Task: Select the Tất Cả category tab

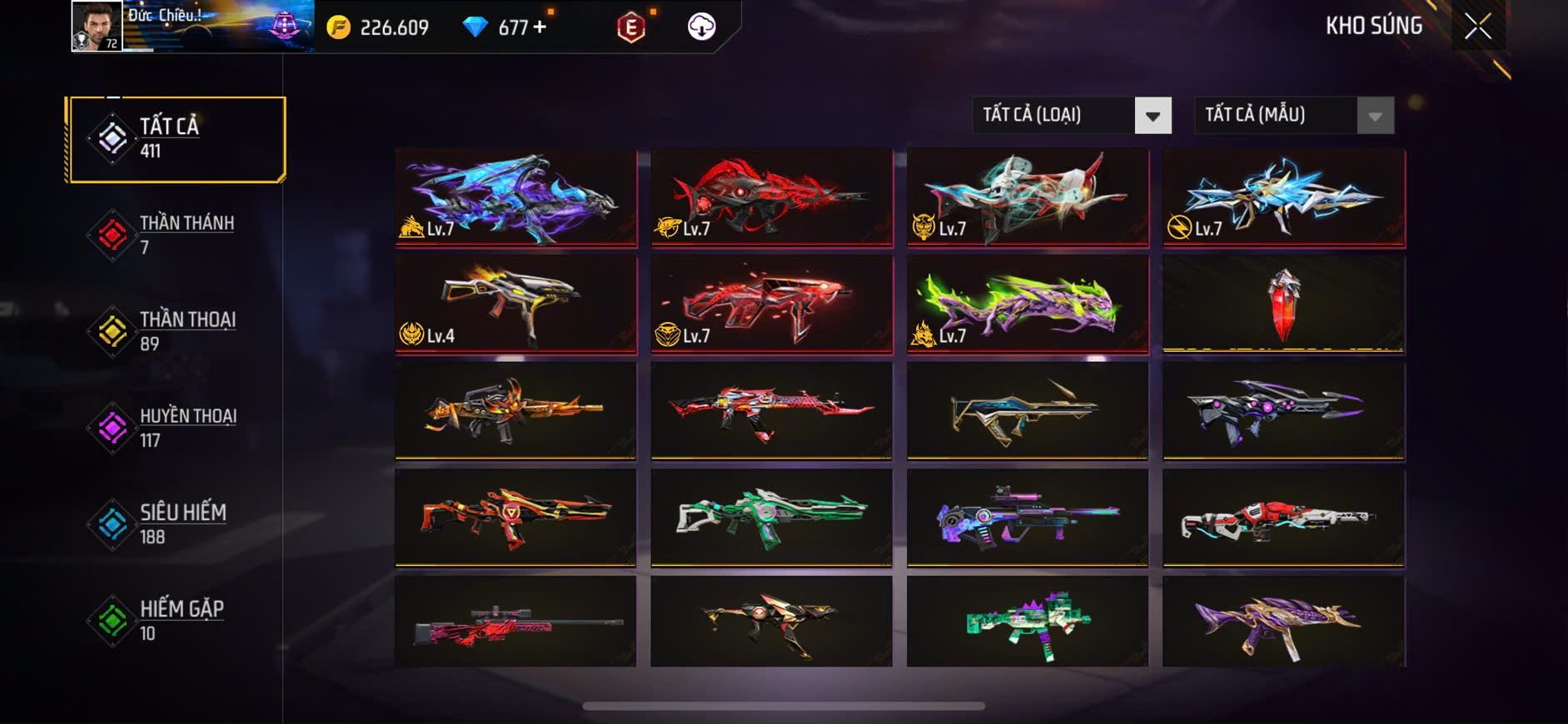Action: click(x=177, y=139)
